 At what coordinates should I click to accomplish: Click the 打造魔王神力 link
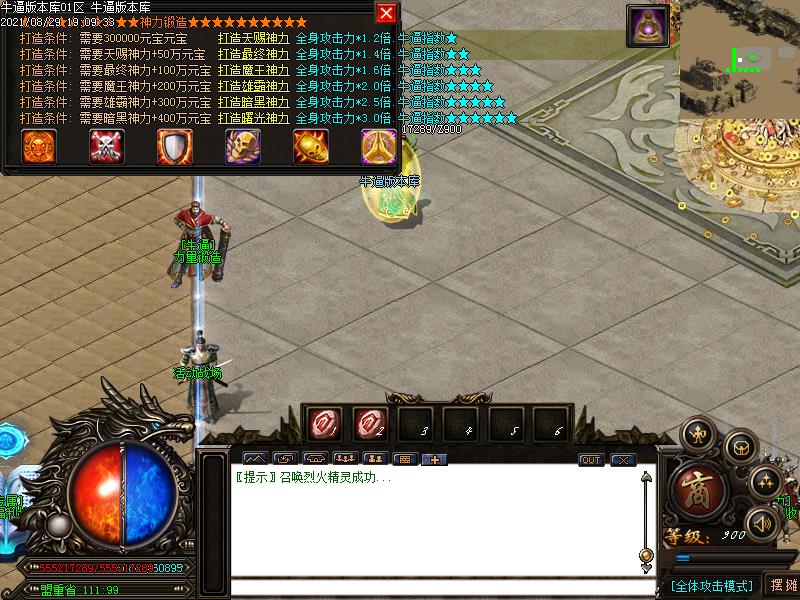pyautogui.click(x=254, y=70)
